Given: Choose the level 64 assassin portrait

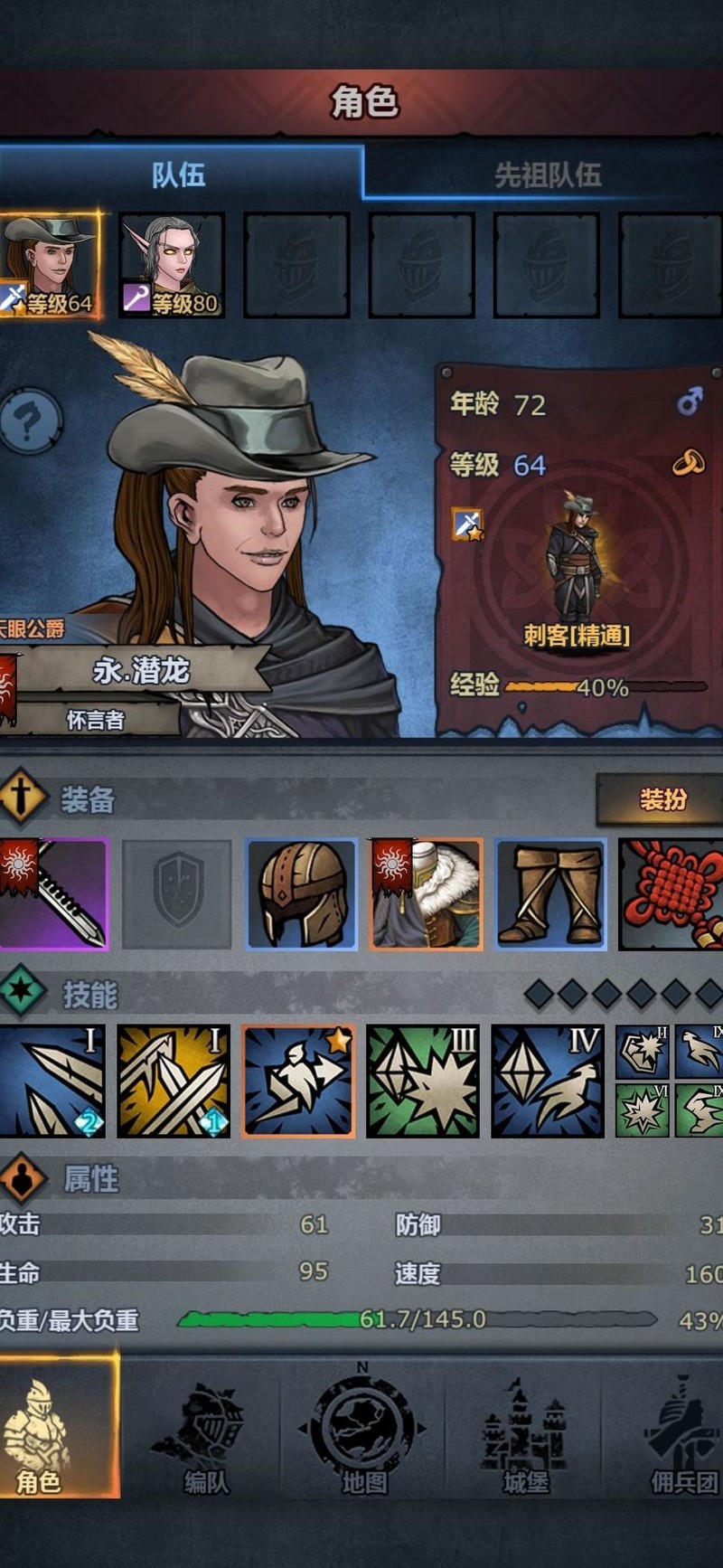Looking at the screenshot, I should tap(51, 265).
